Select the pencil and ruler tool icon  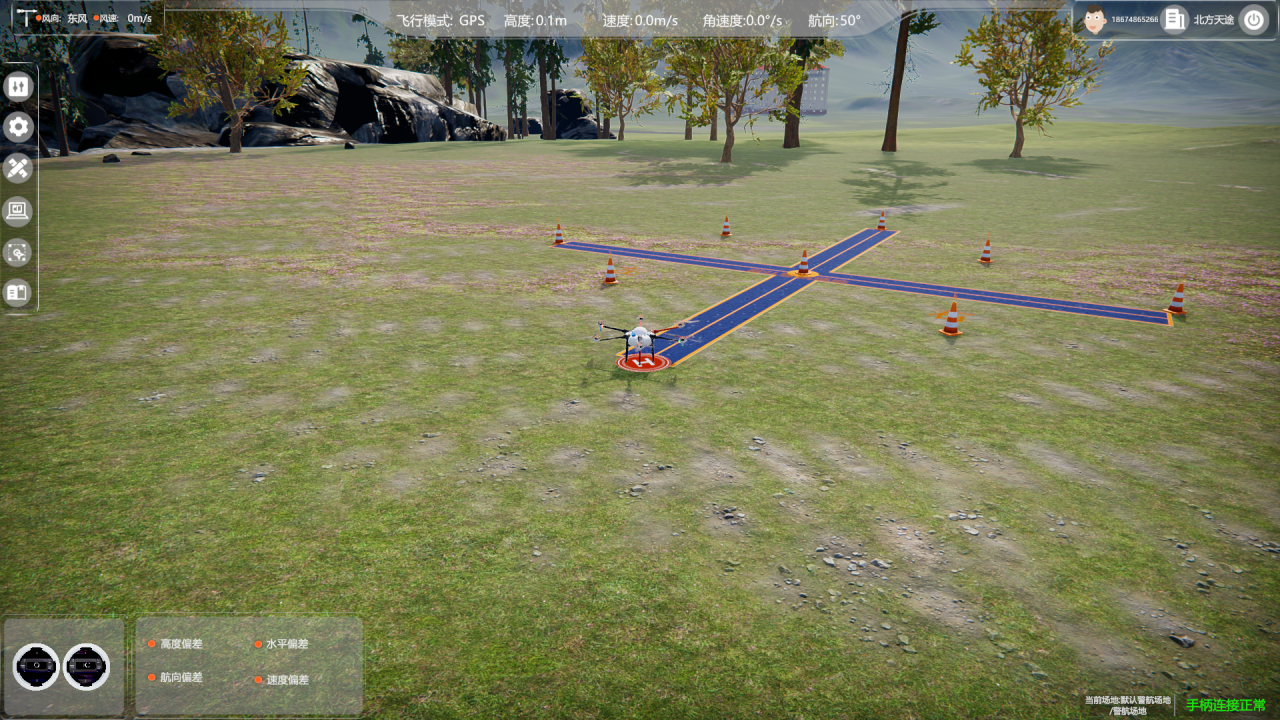click(x=18, y=168)
